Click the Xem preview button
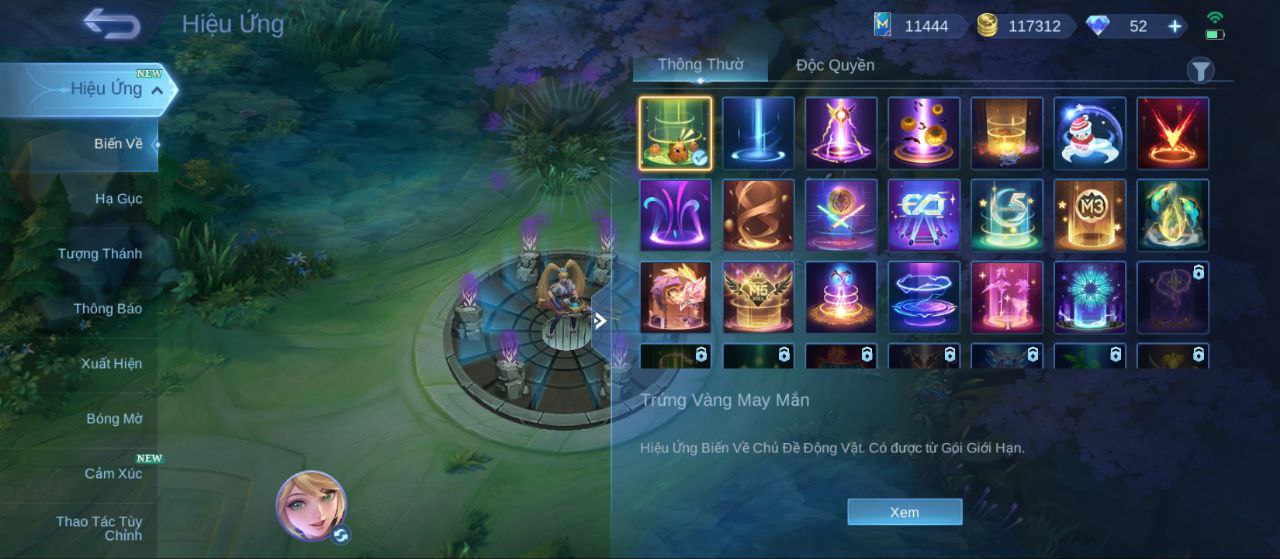Image resolution: width=1280 pixels, height=559 pixels. click(904, 512)
